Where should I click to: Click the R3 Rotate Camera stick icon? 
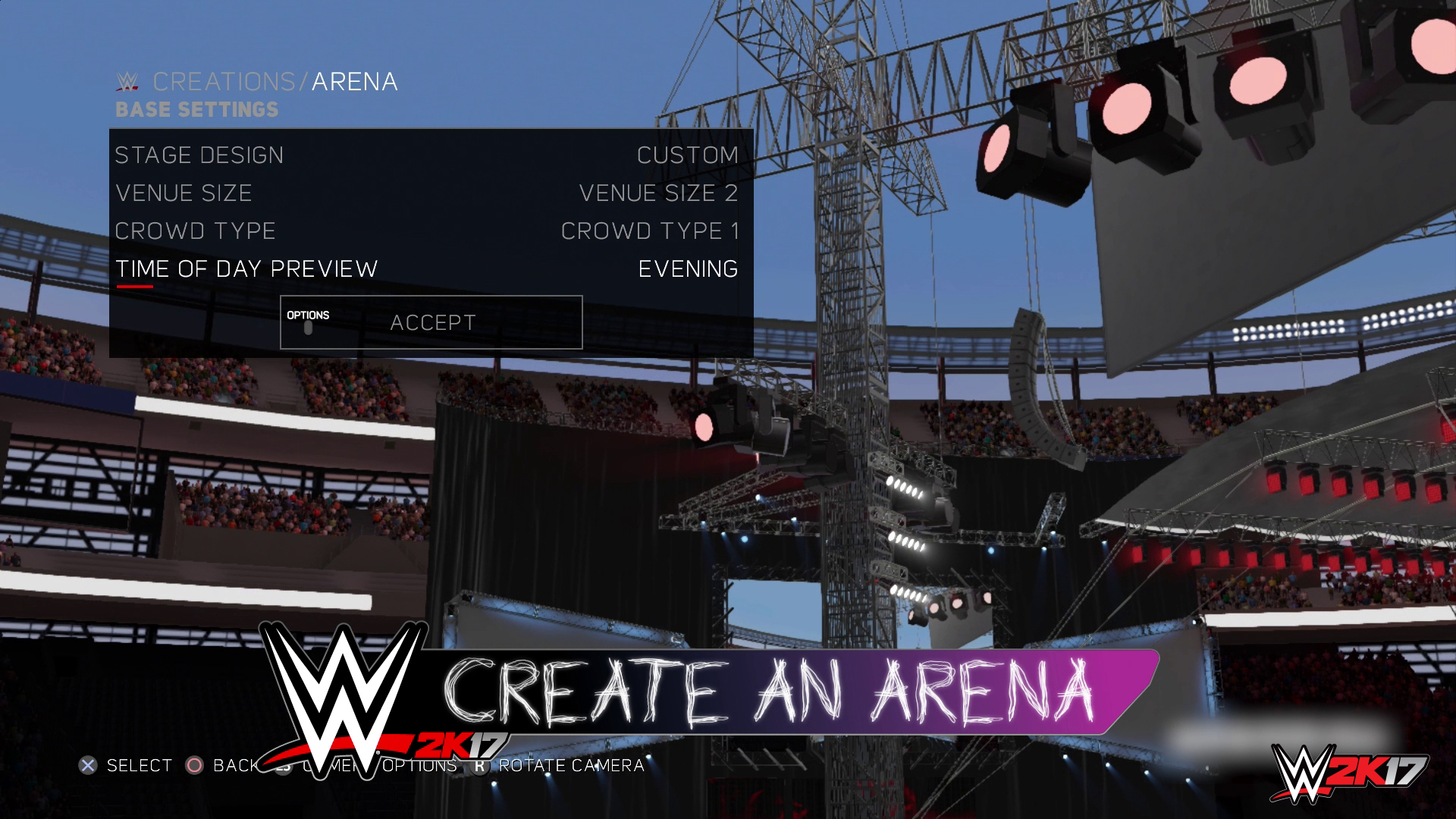pyautogui.click(x=479, y=767)
